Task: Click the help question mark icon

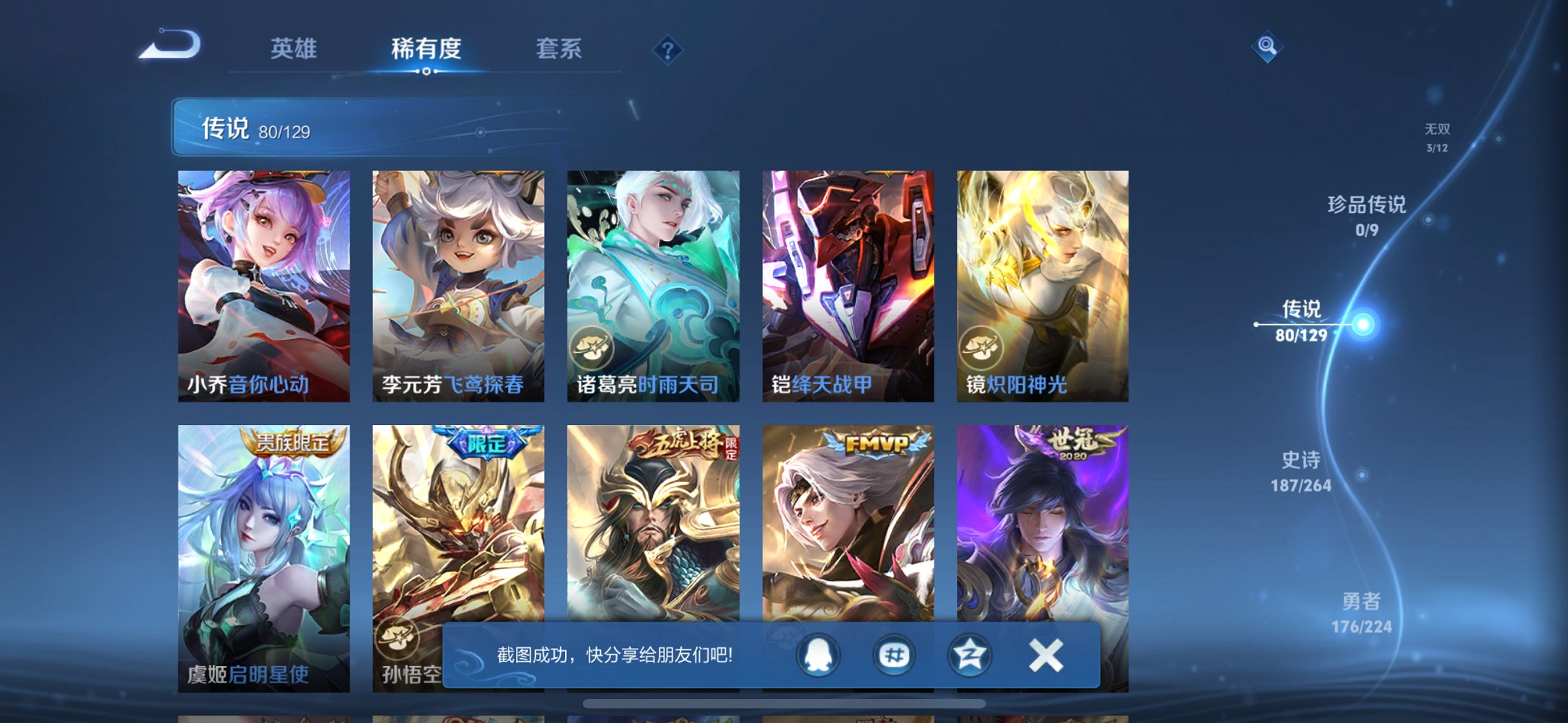Action: click(x=667, y=50)
